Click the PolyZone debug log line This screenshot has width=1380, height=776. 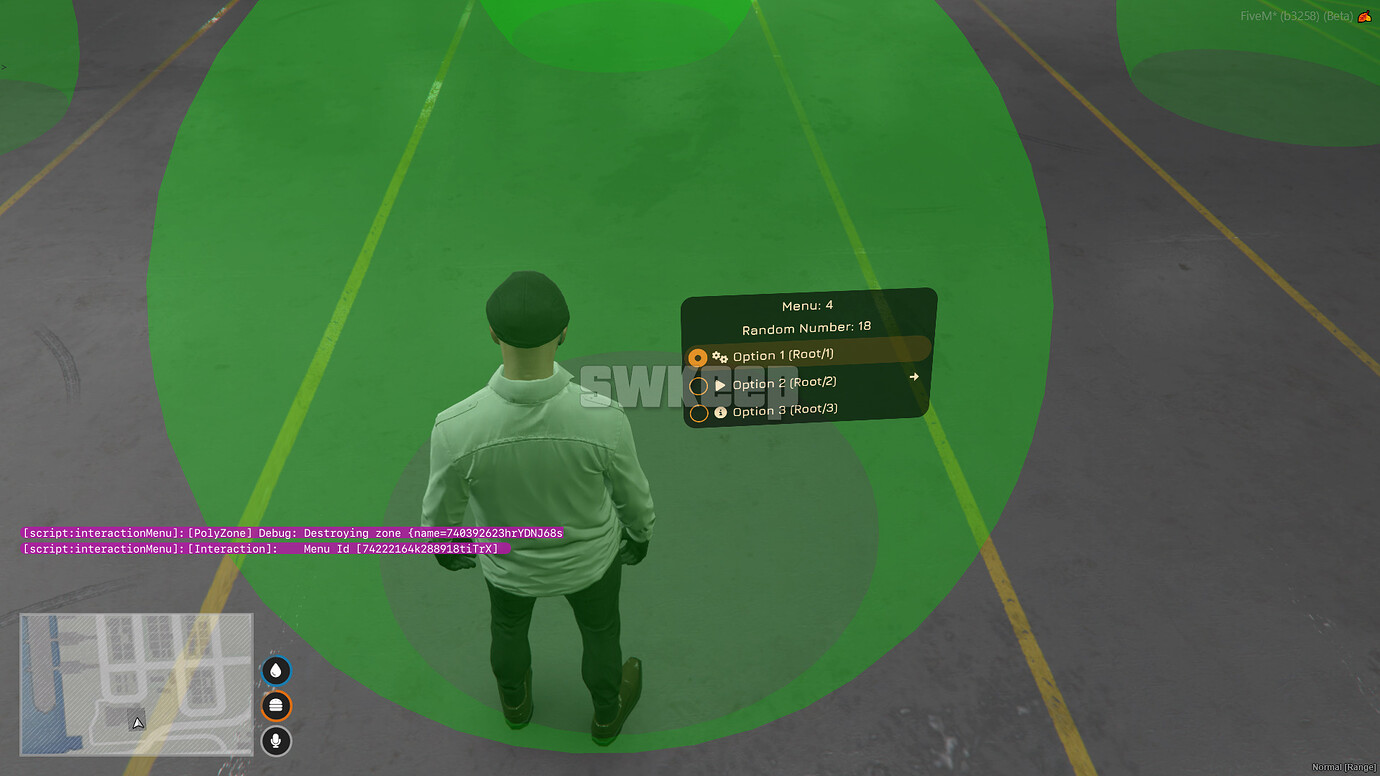pos(293,532)
